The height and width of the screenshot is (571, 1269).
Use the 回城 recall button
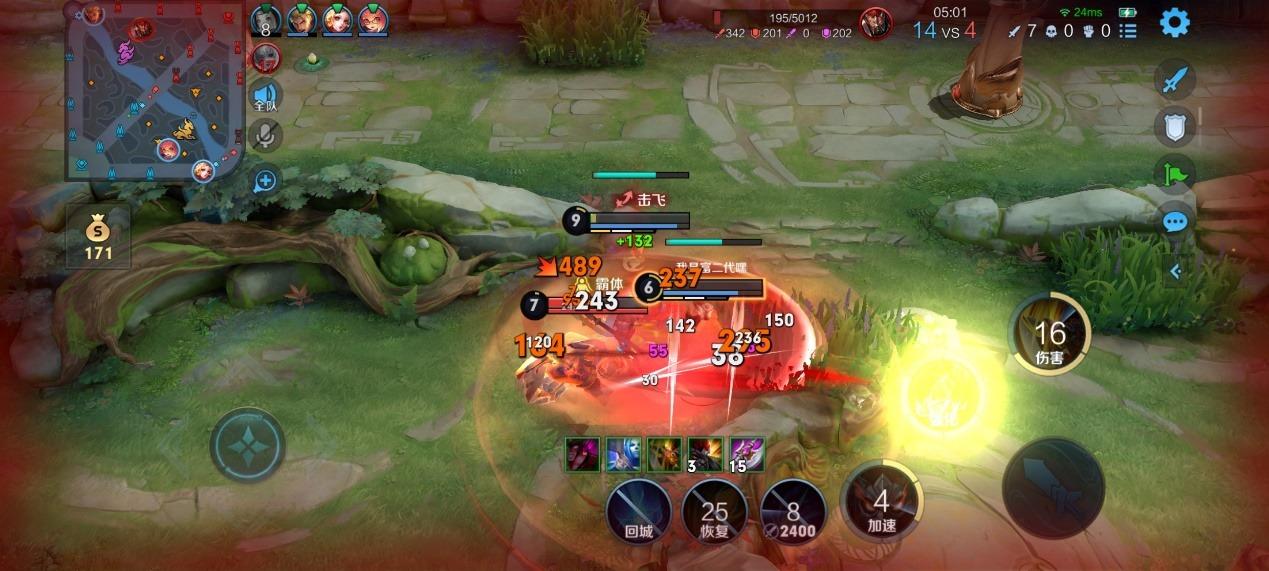pyautogui.click(x=638, y=511)
